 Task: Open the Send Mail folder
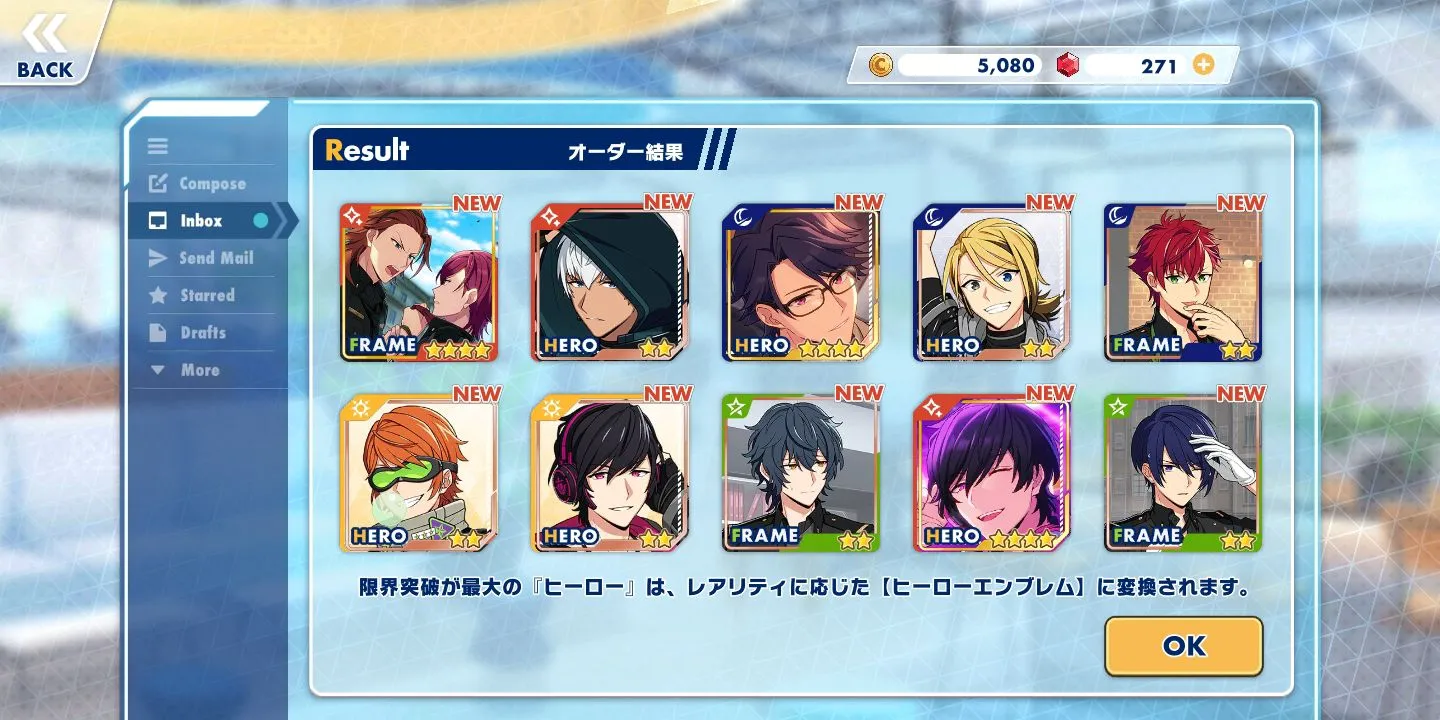[x=215, y=258]
